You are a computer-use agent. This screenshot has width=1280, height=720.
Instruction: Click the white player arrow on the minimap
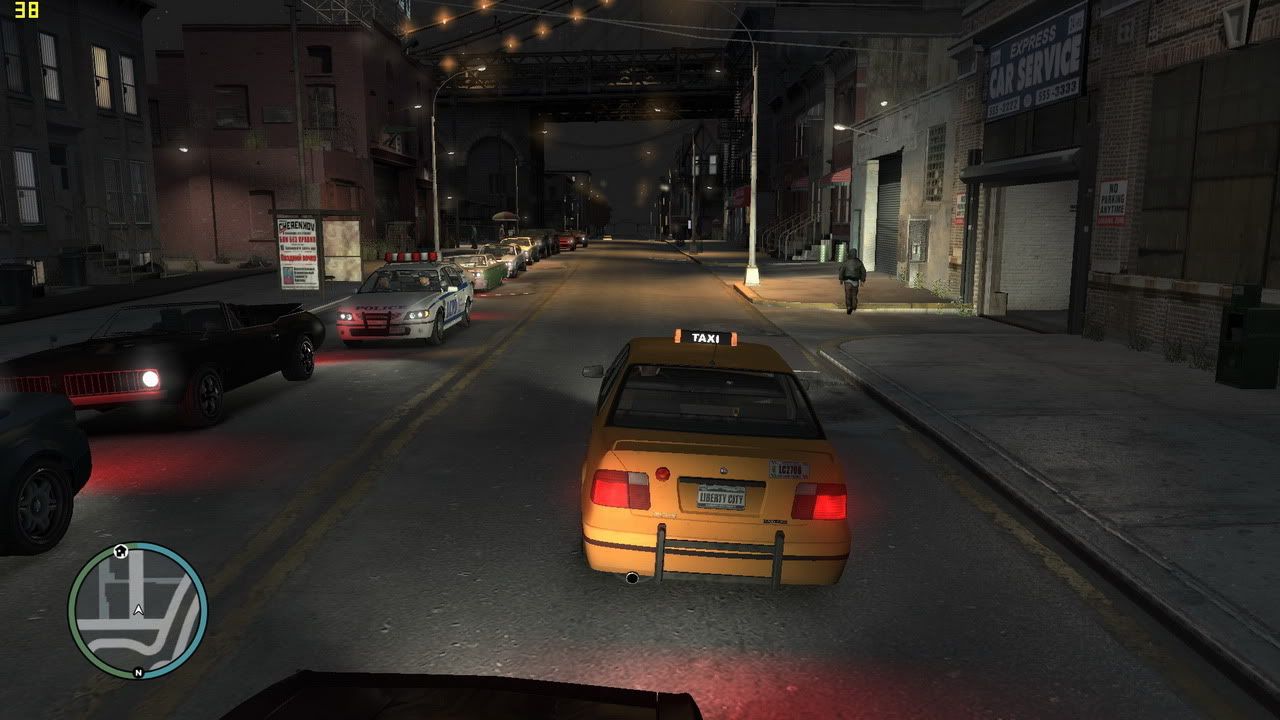point(138,609)
